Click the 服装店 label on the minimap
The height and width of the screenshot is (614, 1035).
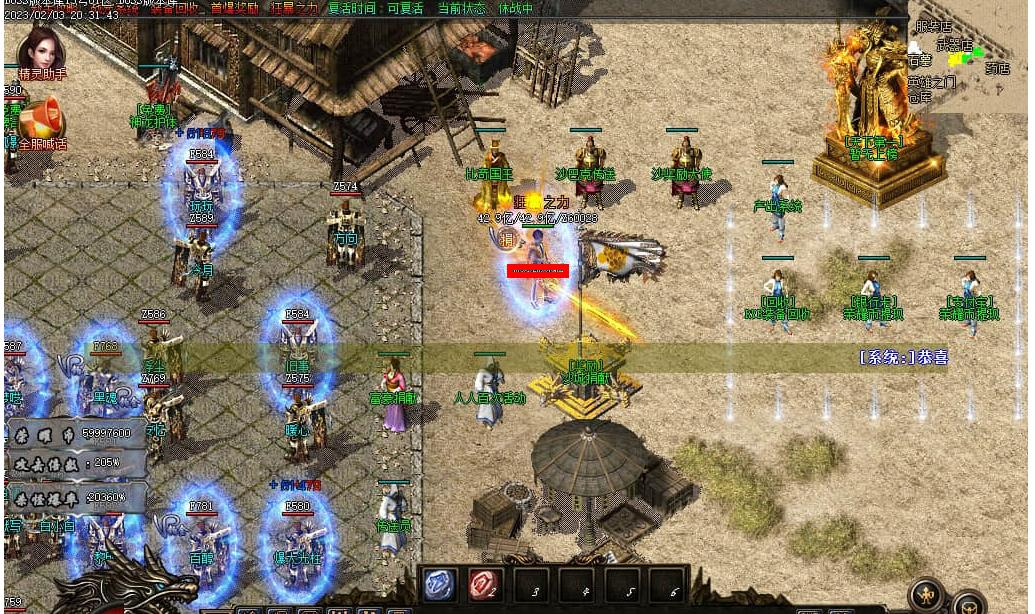(x=933, y=27)
